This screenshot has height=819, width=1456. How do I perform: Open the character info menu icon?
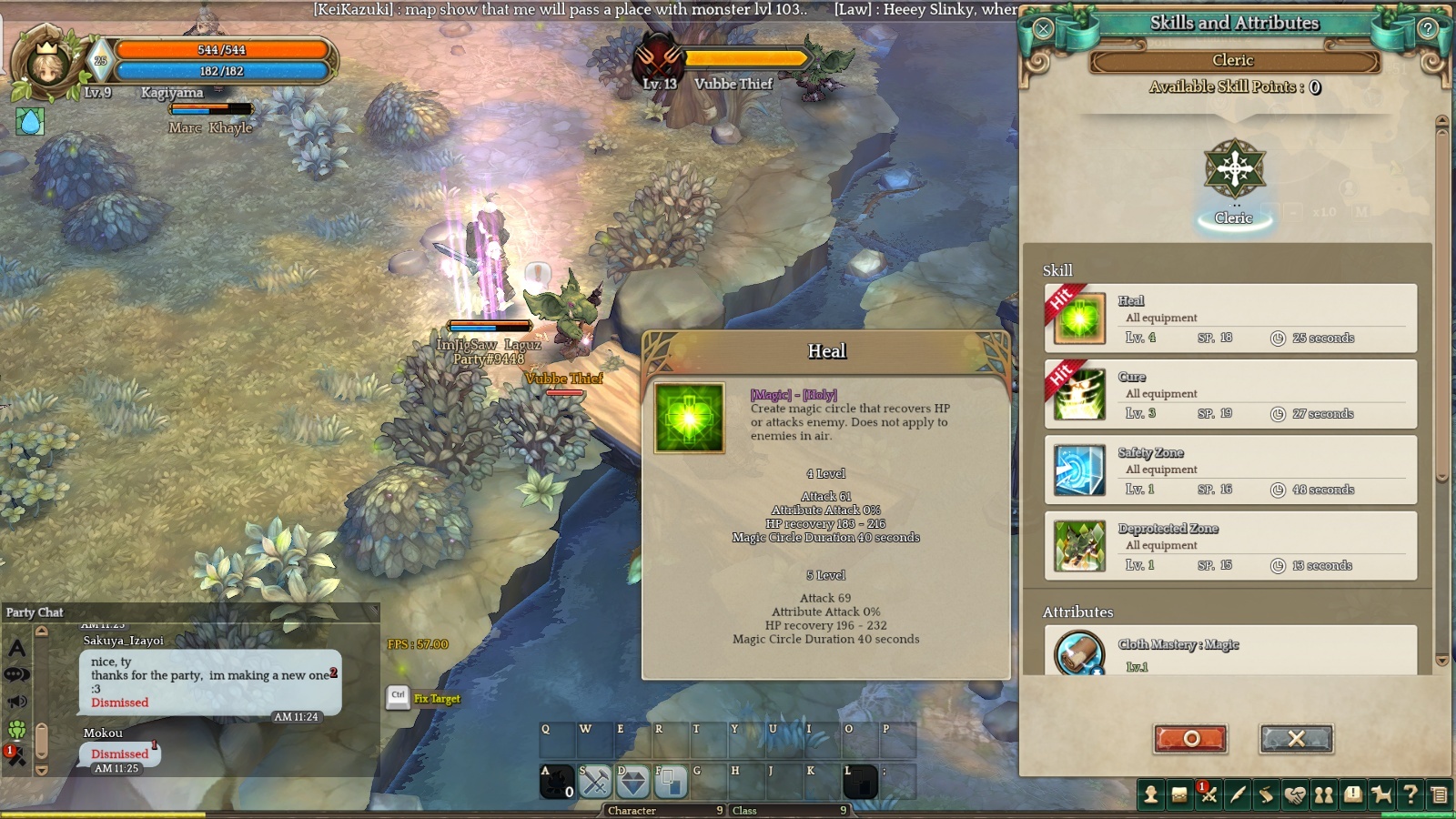pyautogui.click(x=1151, y=794)
